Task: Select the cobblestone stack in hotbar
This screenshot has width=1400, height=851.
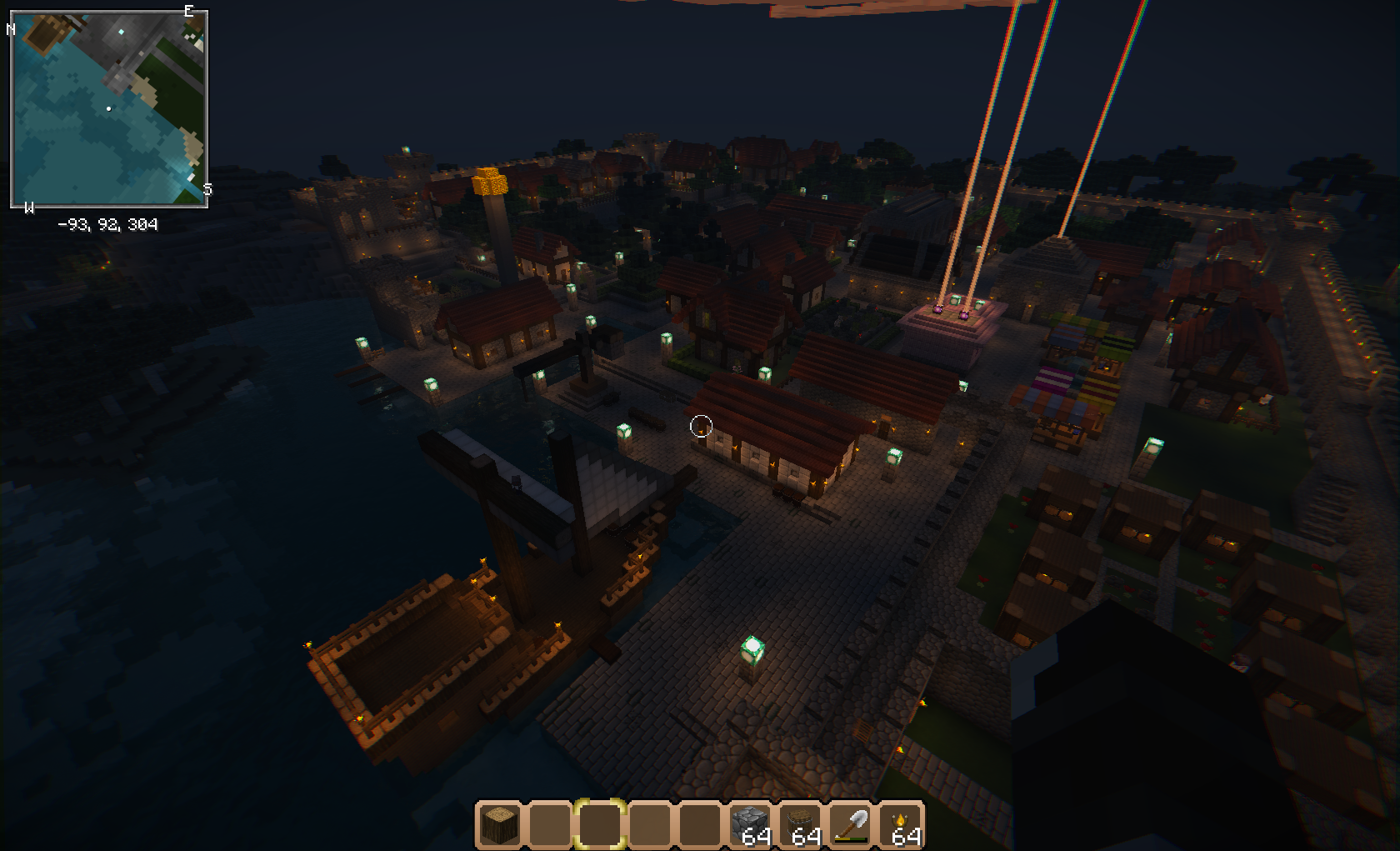Action: tap(750, 825)
